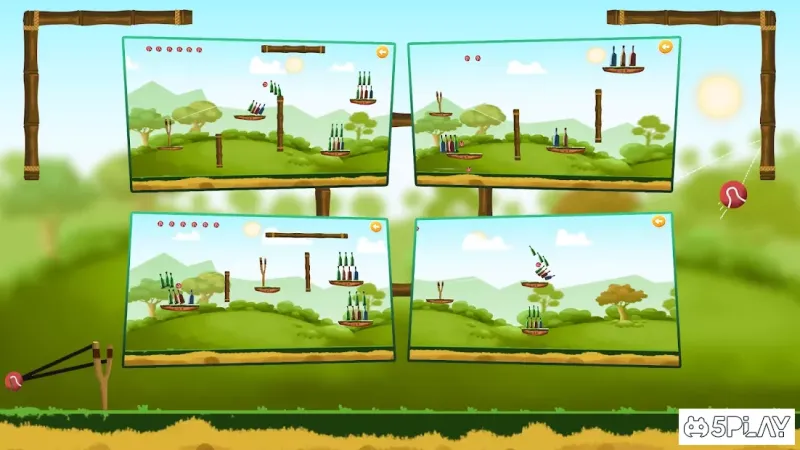
Task: Click back arrow in the two-ball level preview
Action: point(665,47)
